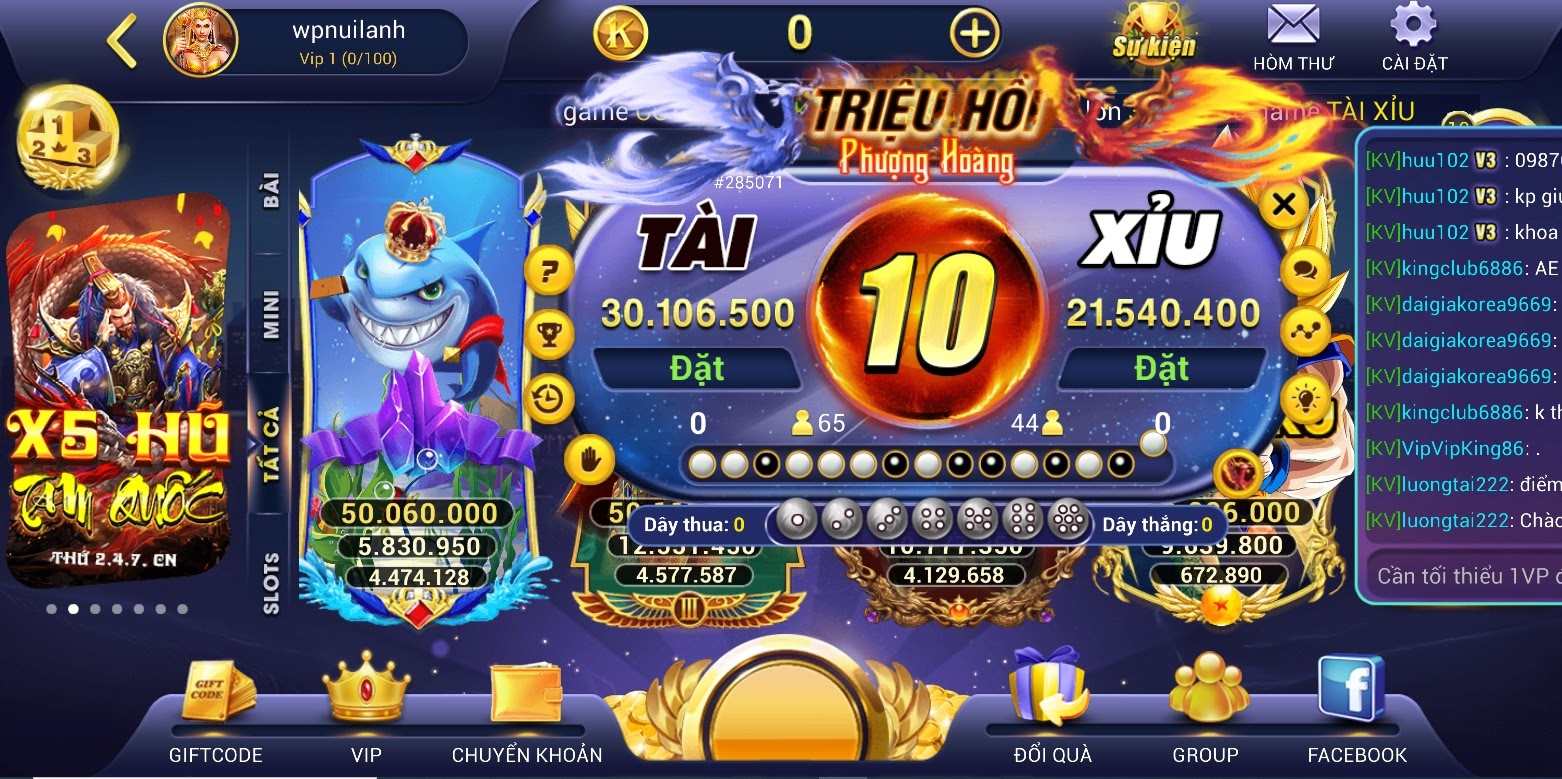Toggle the chat bubble button

(x=1305, y=271)
